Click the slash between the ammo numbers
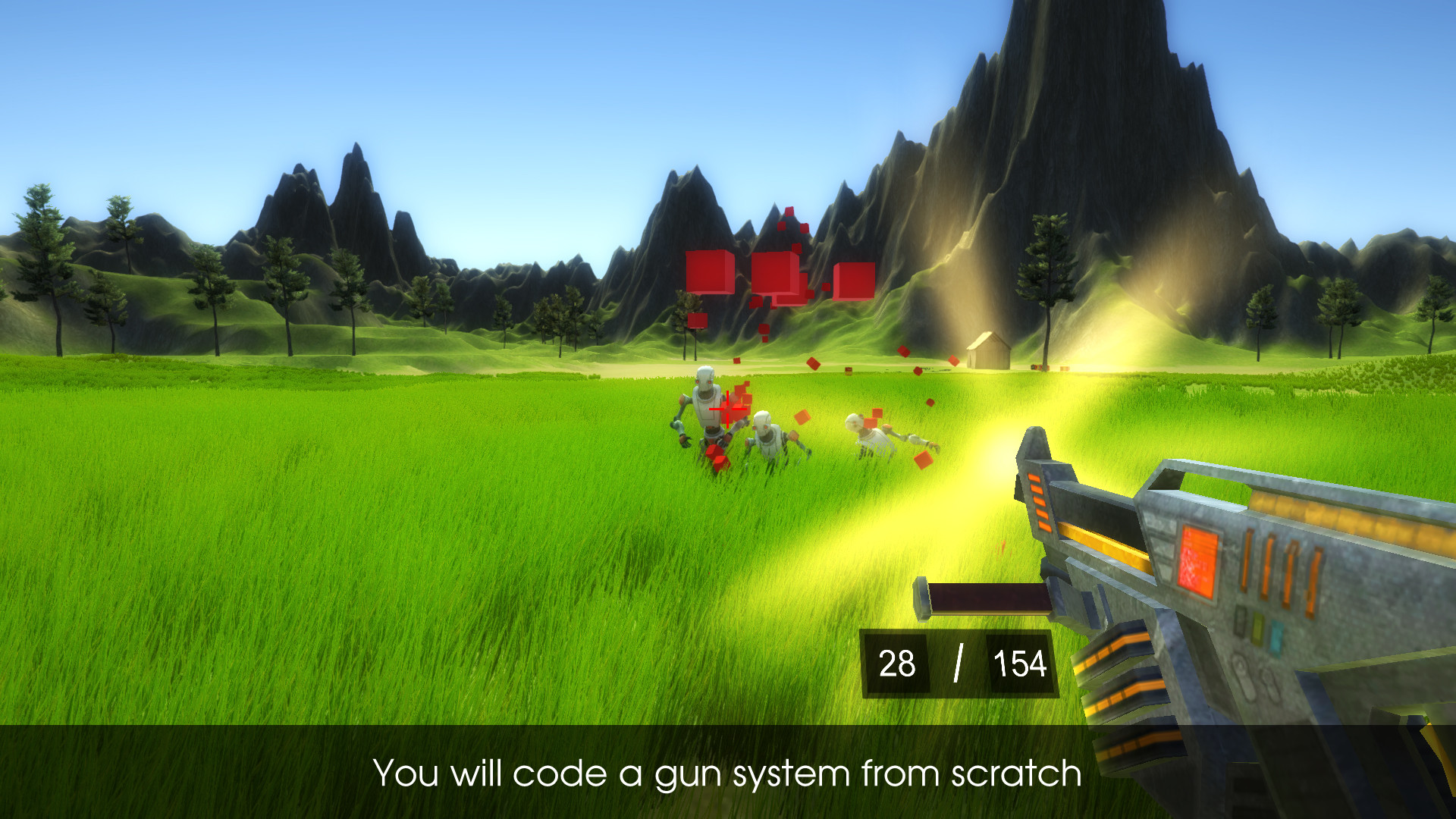 tap(958, 663)
